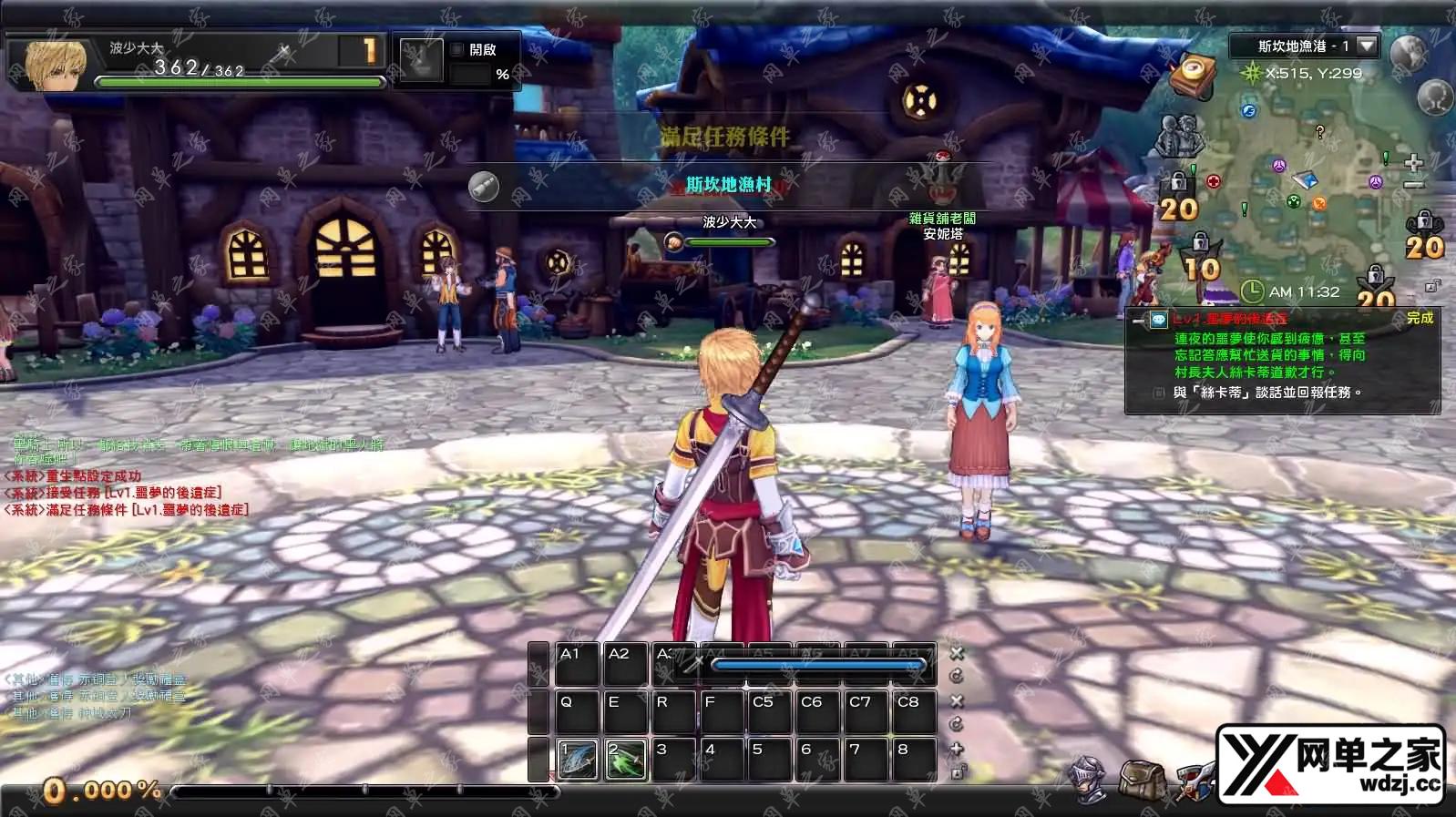This screenshot has height=817, width=1456.
Task: Add a hotbar row with plus button
Action: point(957,749)
